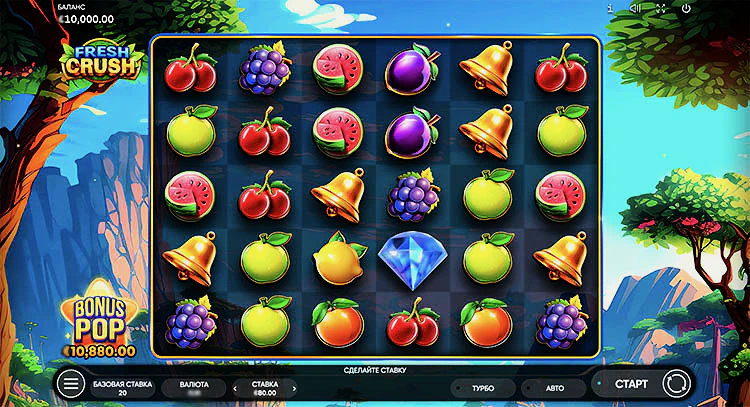Open the АВТО autoplay options
Screen dimensions: 750x407
(555, 386)
